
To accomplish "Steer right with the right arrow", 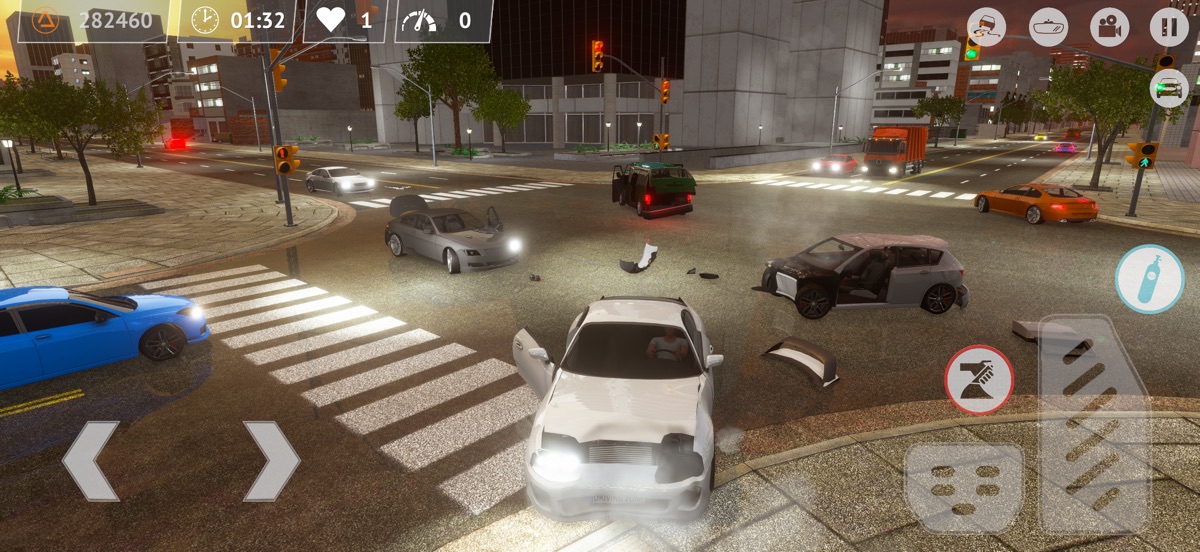I will click(271, 461).
